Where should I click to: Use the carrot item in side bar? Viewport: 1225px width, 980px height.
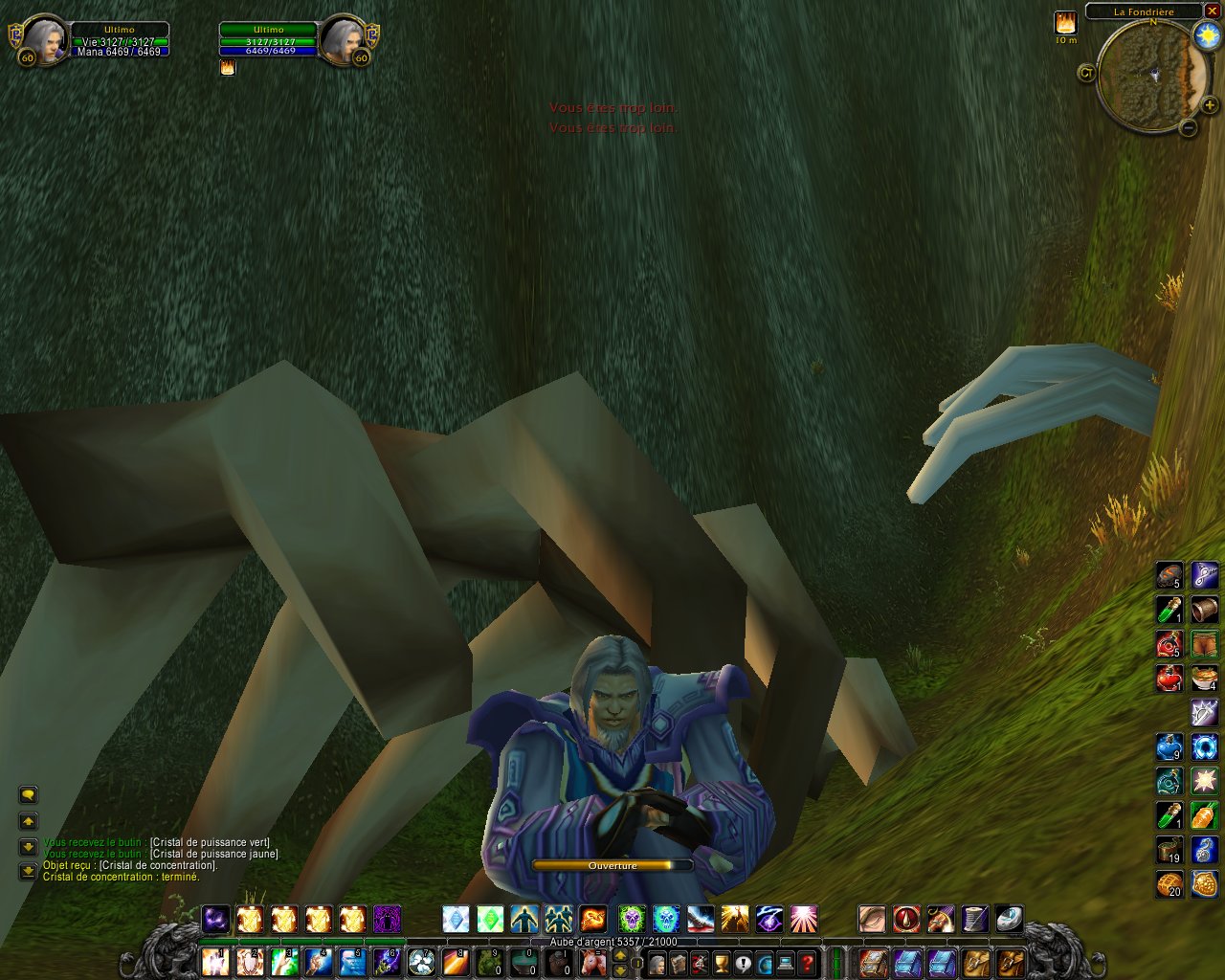(x=1204, y=816)
